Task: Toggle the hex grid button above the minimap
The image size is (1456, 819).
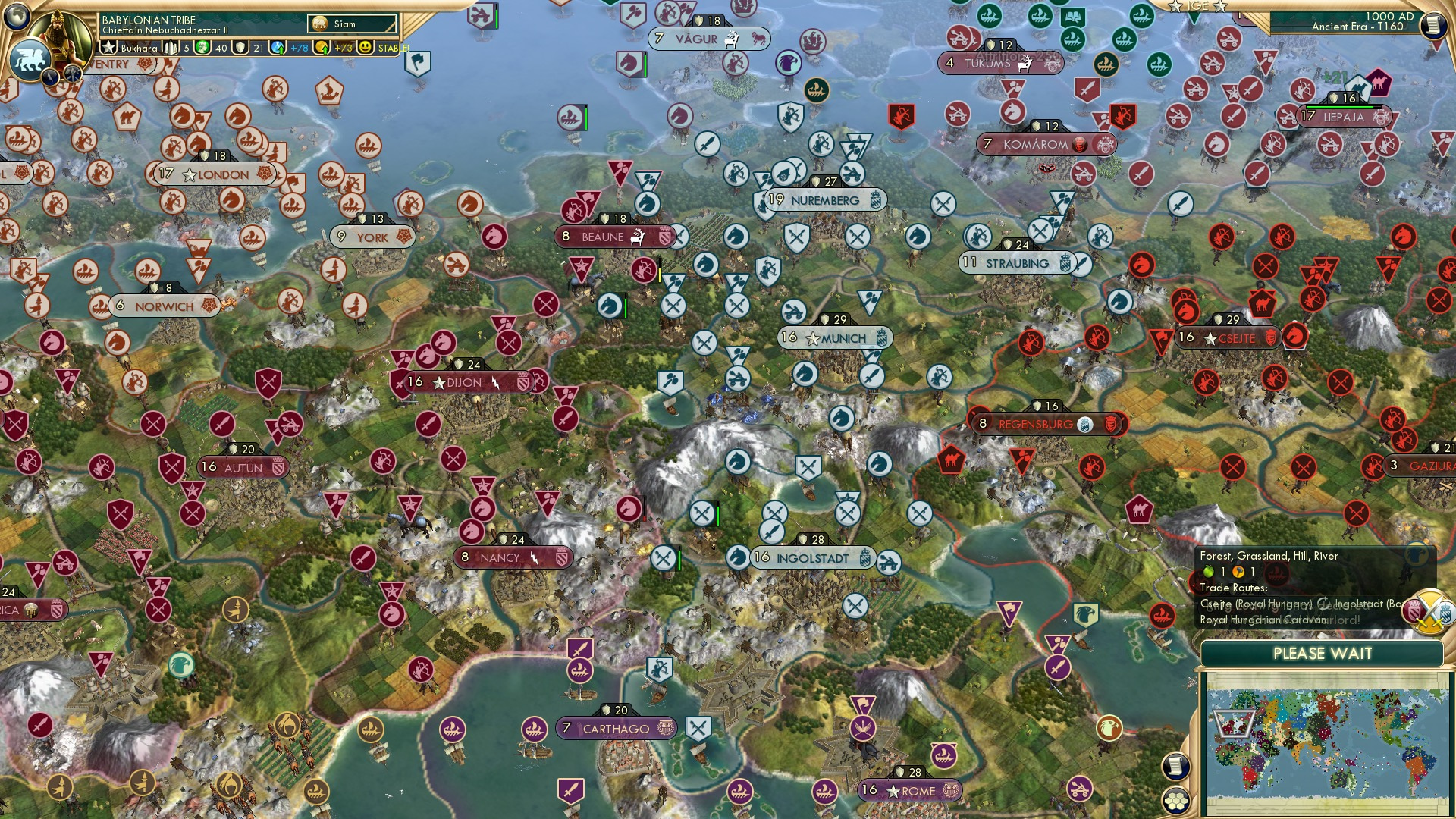Action: pyautogui.click(x=1175, y=802)
